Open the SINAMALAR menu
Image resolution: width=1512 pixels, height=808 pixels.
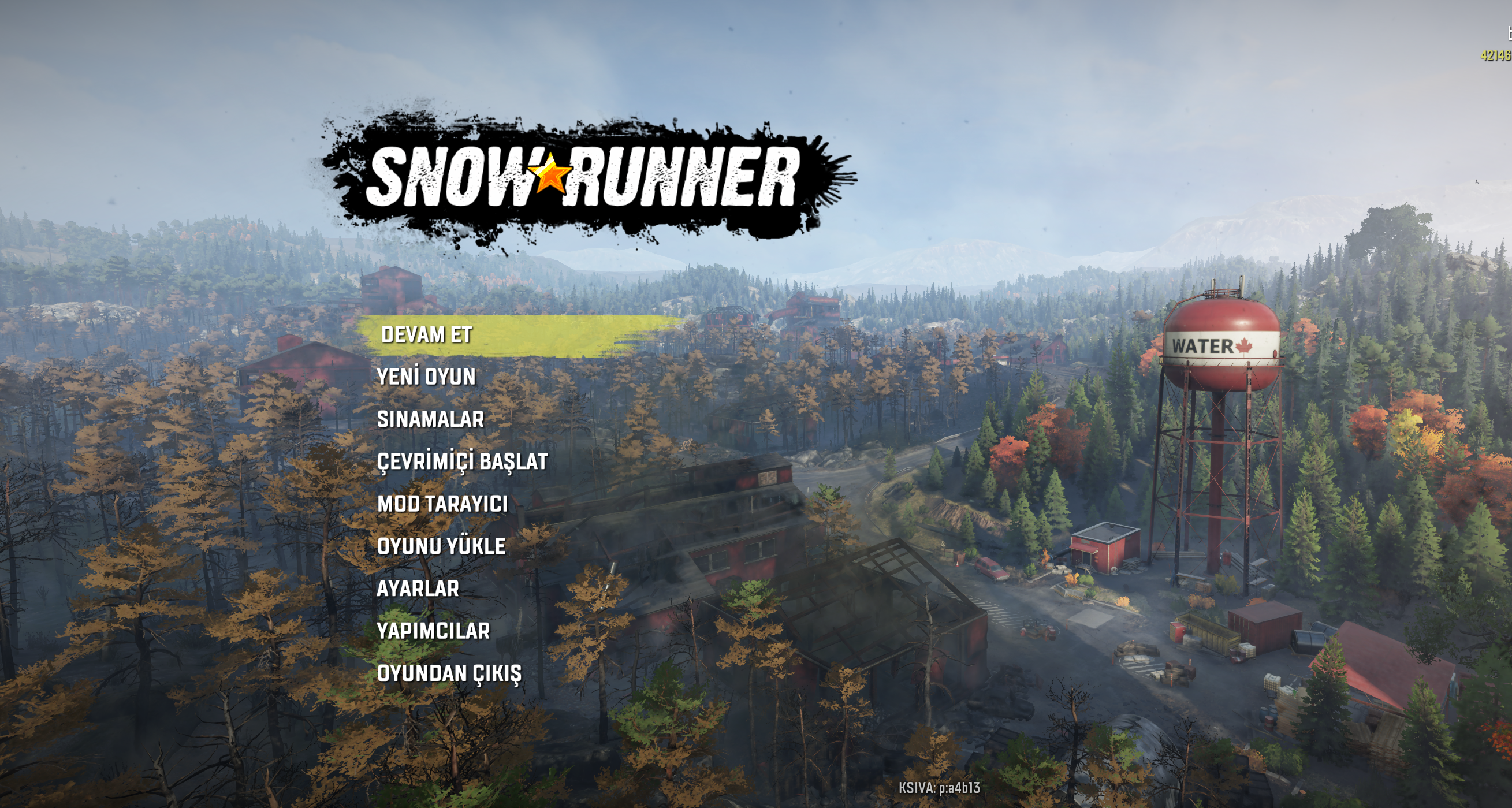click(430, 419)
